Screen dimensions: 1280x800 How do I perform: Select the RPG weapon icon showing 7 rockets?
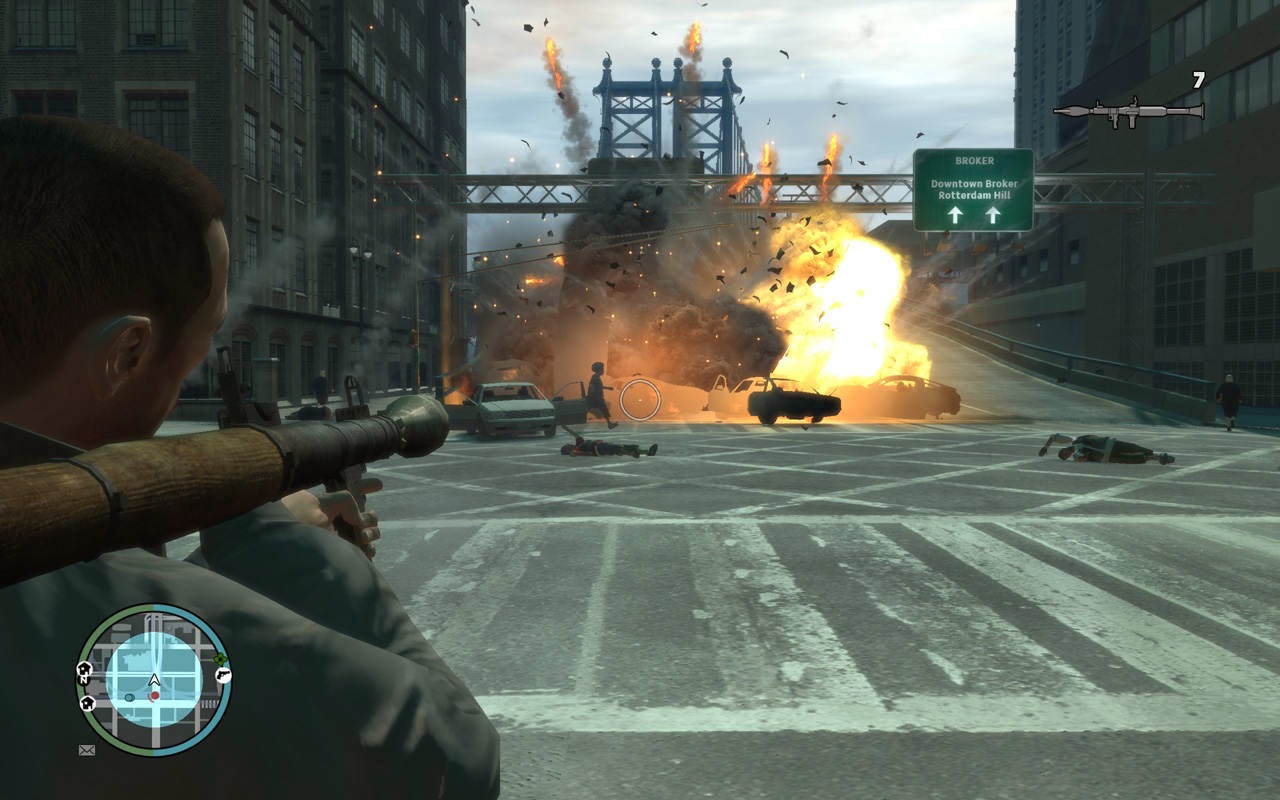1130,108
